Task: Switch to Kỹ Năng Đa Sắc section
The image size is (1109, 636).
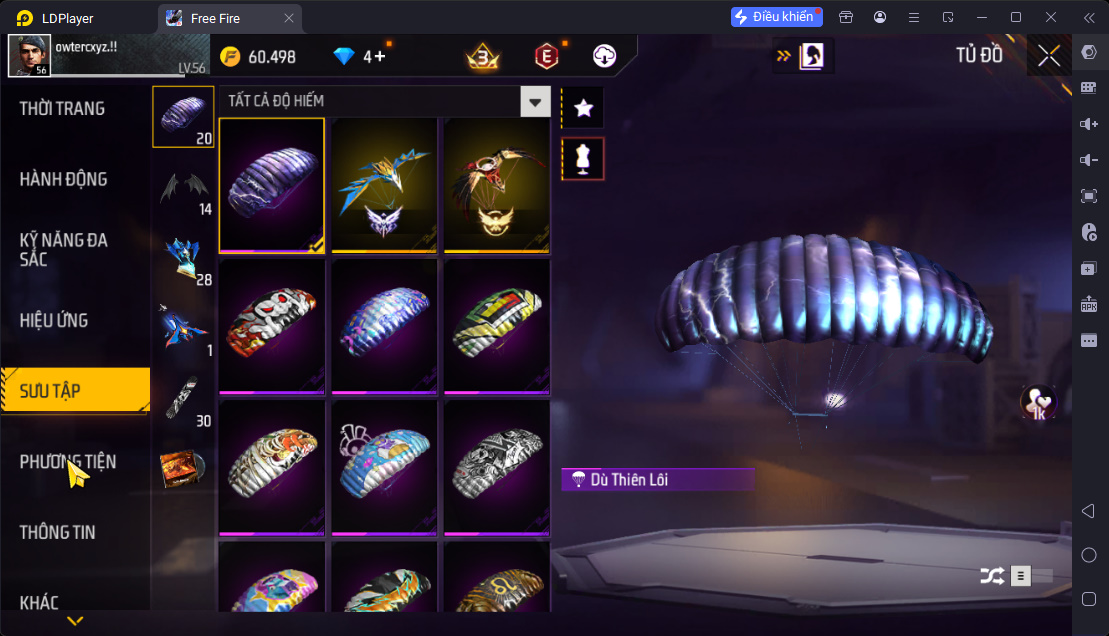Action: [63, 250]
